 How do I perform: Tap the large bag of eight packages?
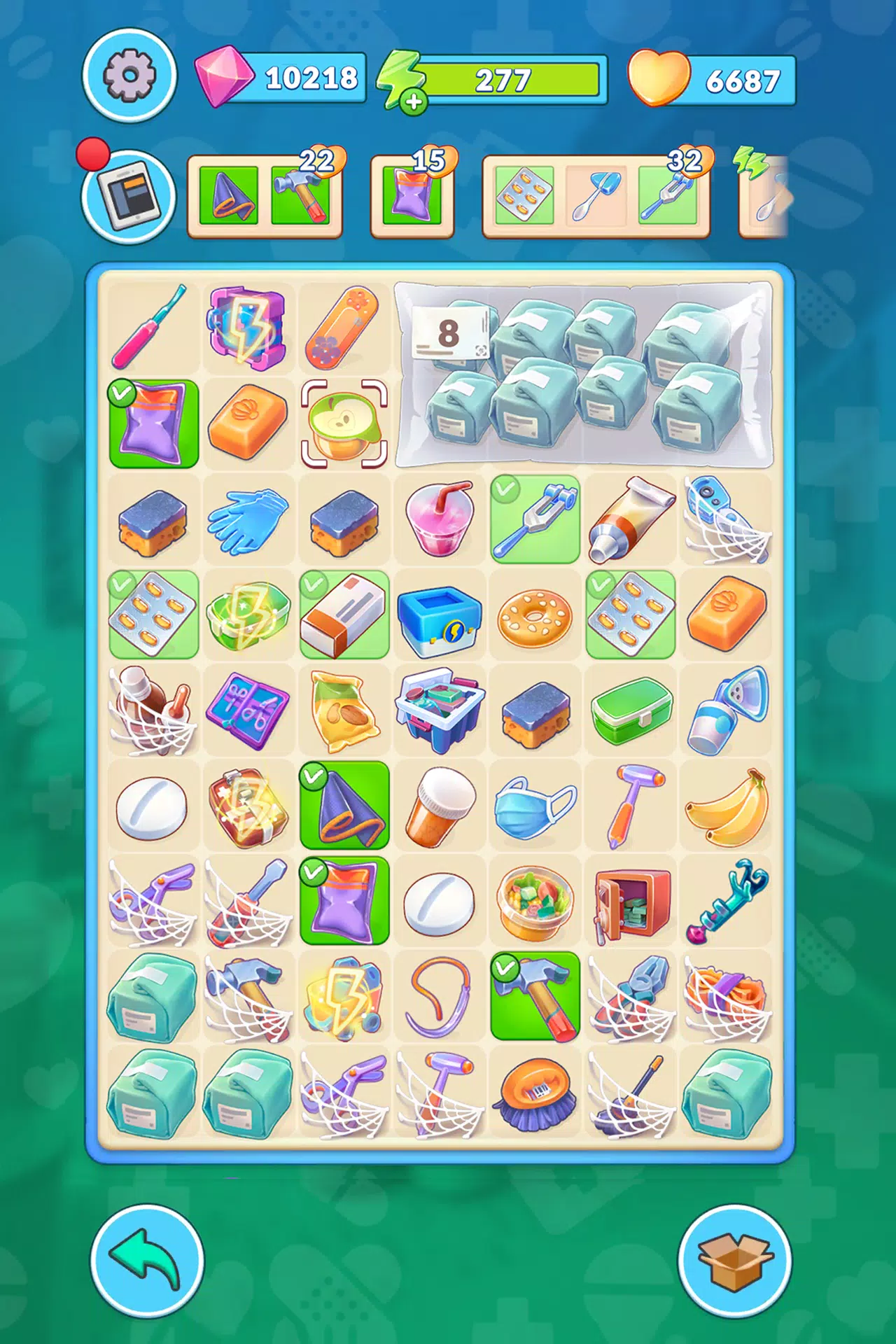click(x=584, y=375)
